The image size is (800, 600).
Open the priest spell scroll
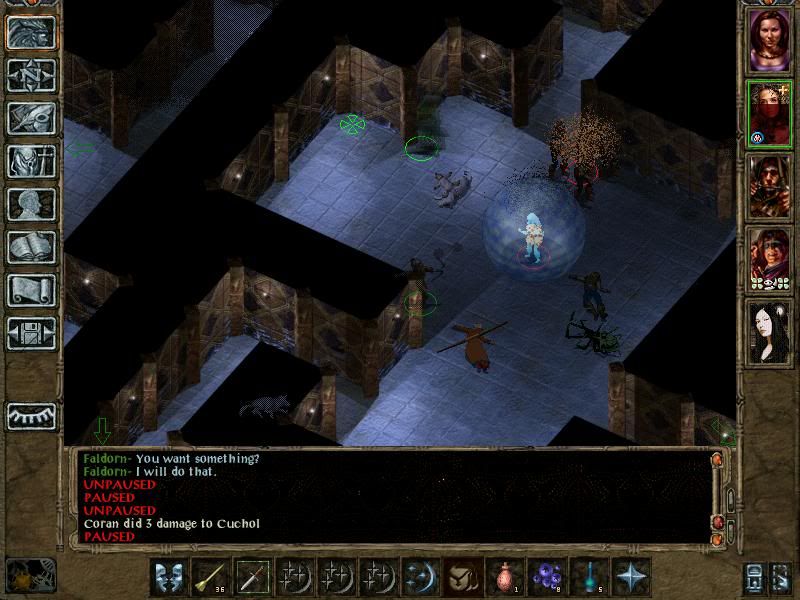pos(30,290)
